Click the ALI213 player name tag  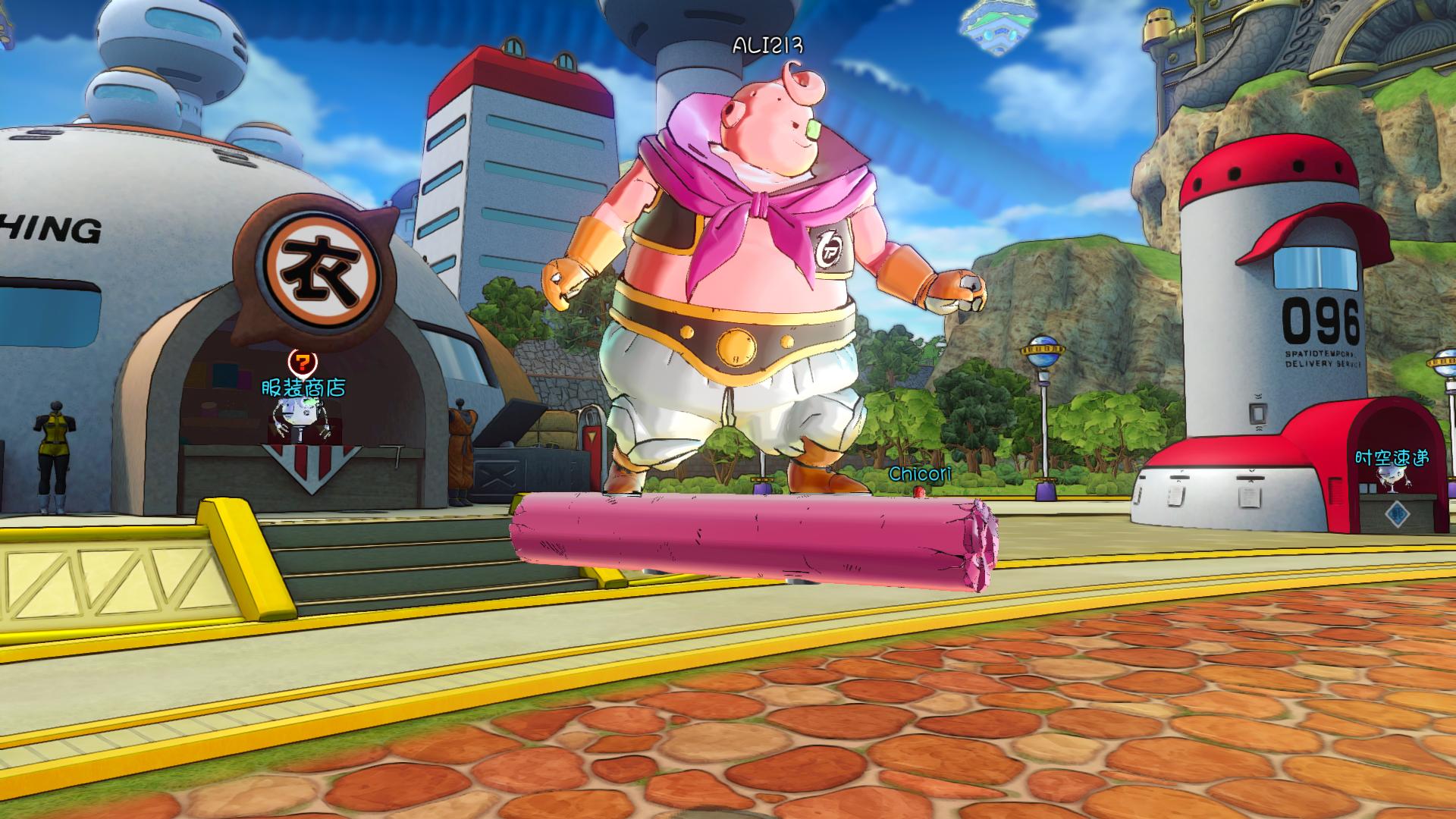click(767, 45)
